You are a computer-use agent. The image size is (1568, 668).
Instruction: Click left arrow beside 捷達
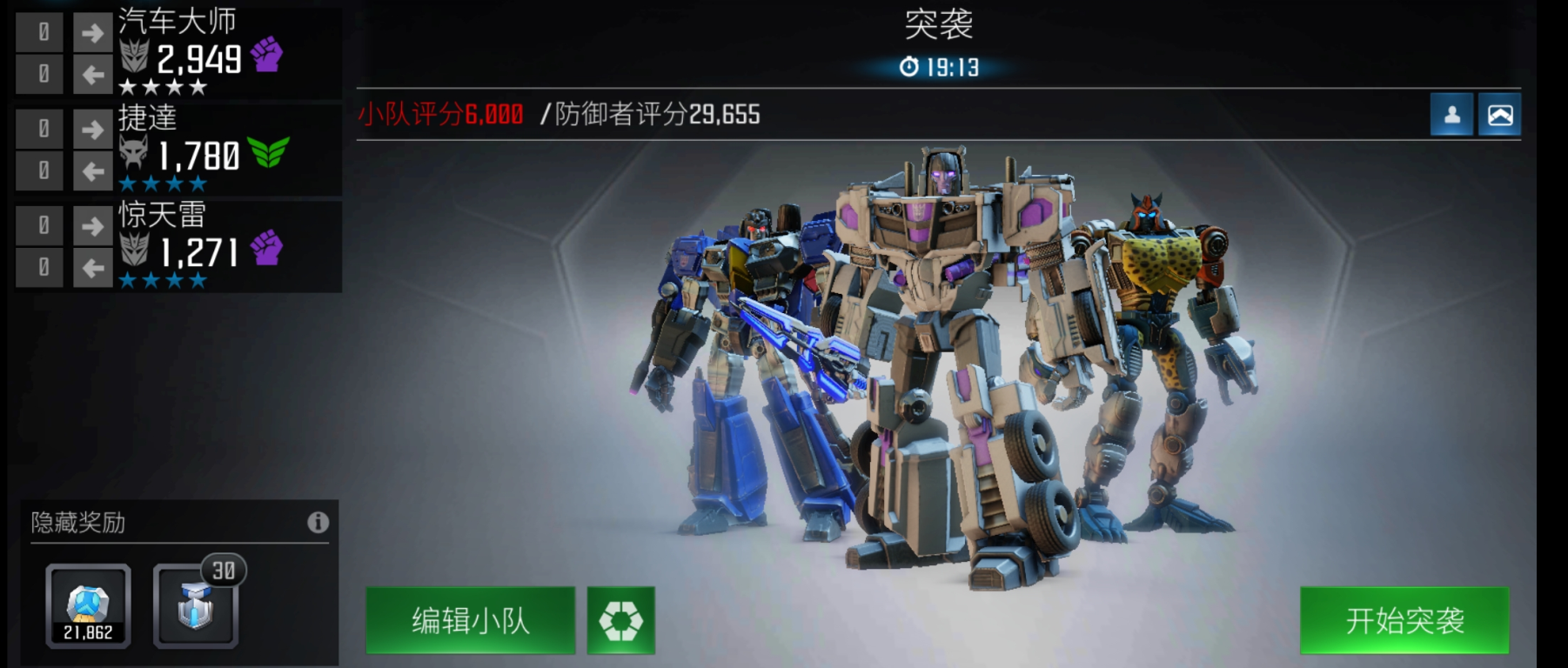point(92,171)
